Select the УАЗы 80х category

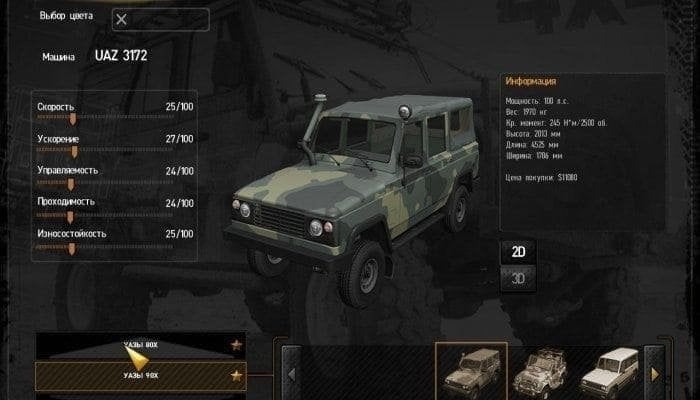pos(140,346)
